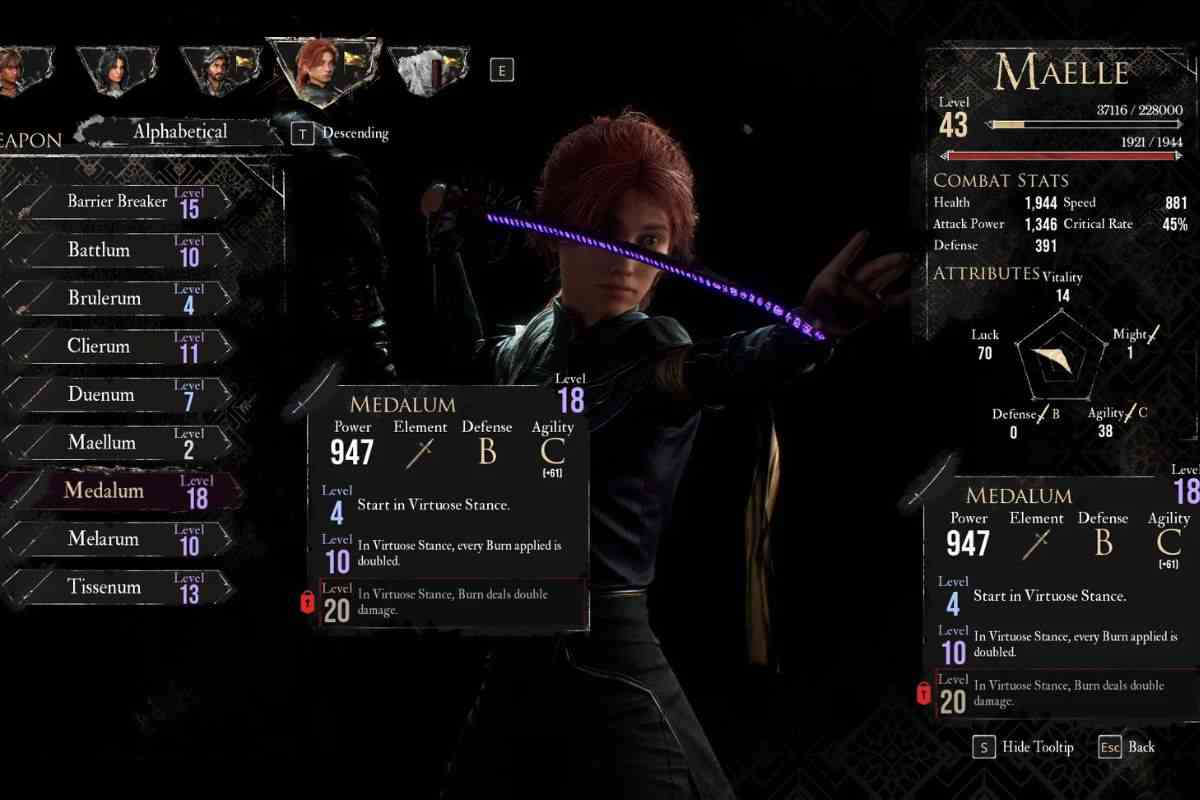Switch to the white-furred character portrait

tap(425, 72)
